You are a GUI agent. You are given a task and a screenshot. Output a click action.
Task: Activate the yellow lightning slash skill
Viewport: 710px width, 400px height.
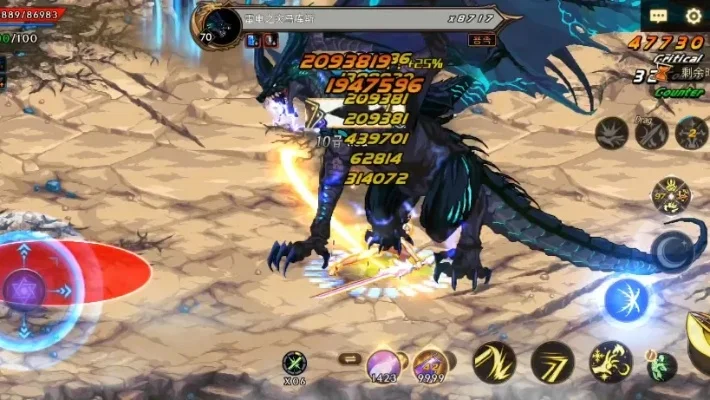click(494, 362)
